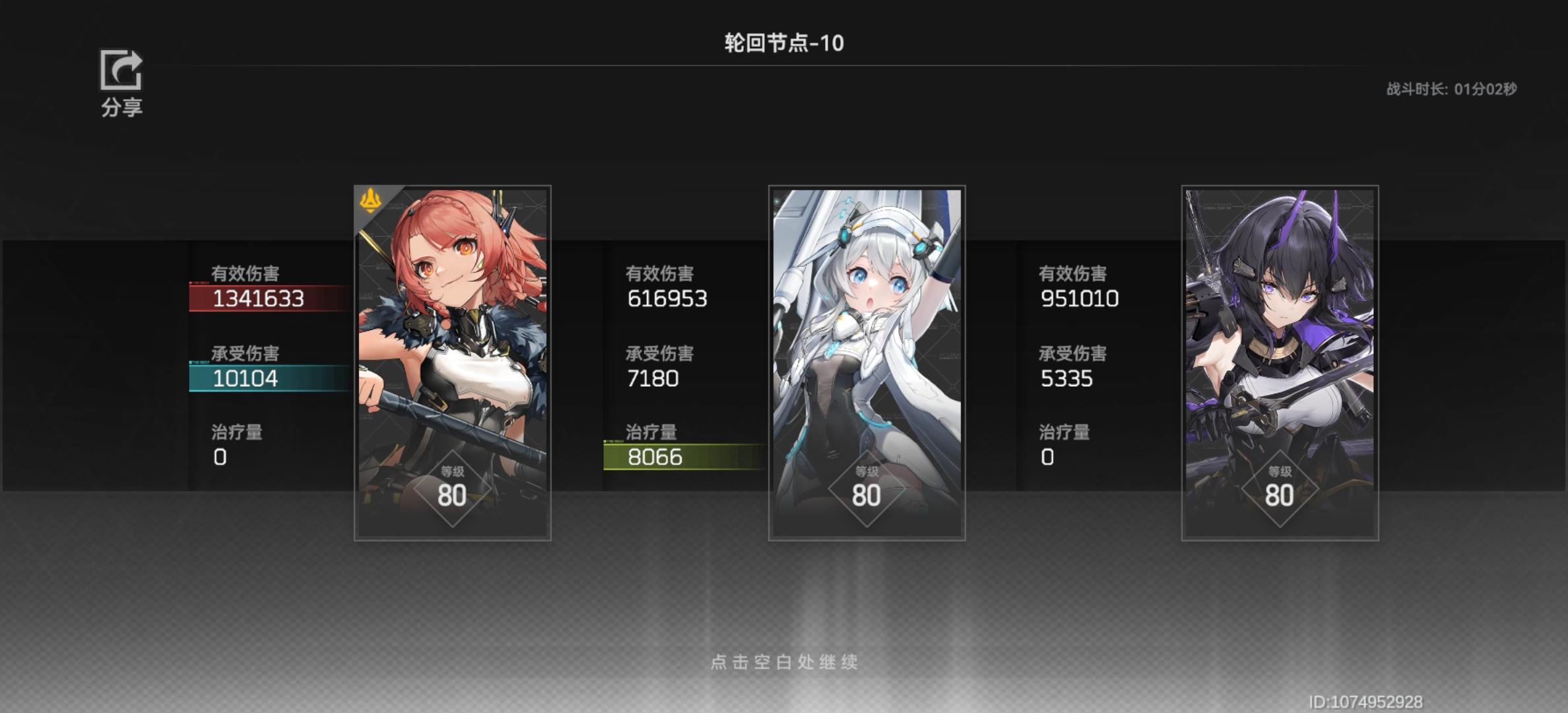Click the 治疗量 0 value for the third character
The height and width of the screenshot is (713, 1568).
tap(1046, 456)
